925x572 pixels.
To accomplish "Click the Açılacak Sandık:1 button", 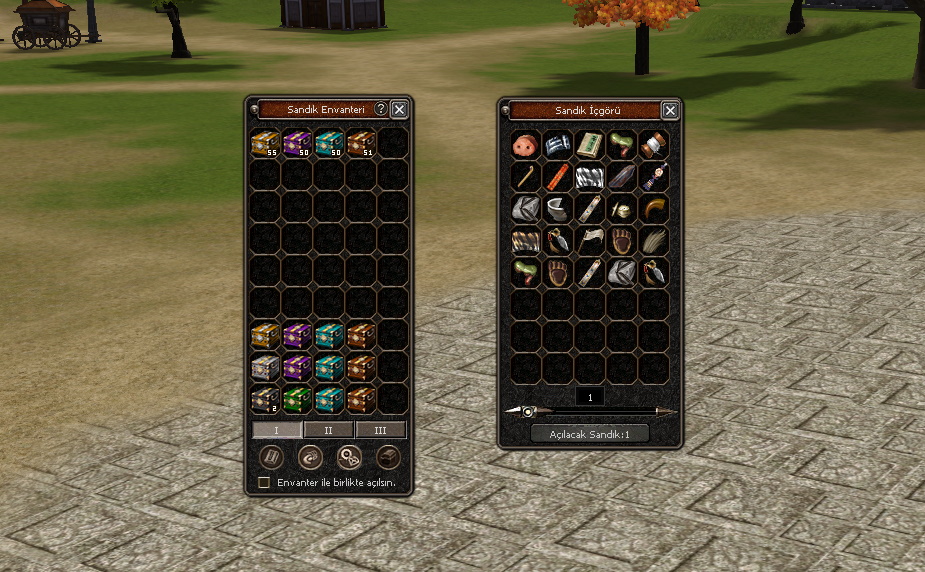I will [590, 434].
